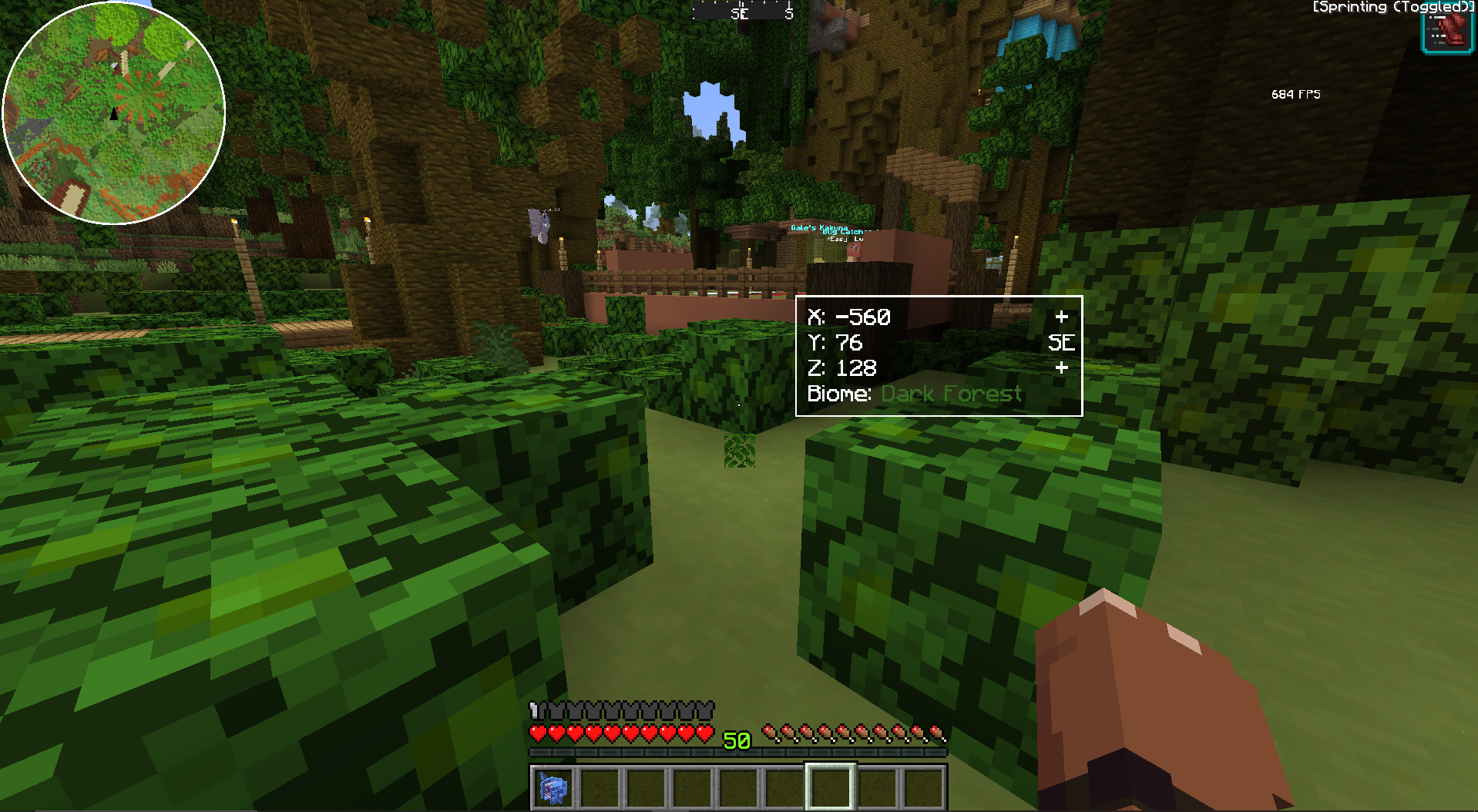Select the blue creature item hotbar slot
This screenshot has width=1478, height=812.
coord(553,788)
